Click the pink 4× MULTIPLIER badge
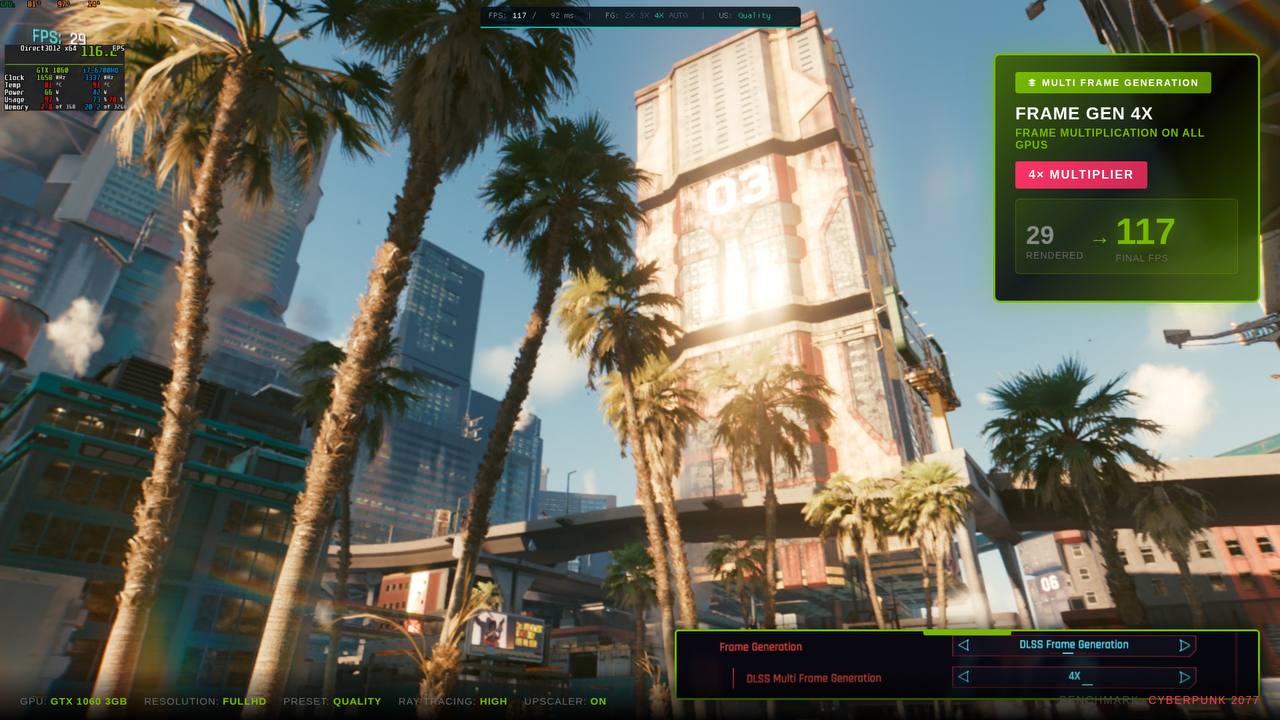The width and height of the screenshot is (1280, 720). pos(1081,175)
